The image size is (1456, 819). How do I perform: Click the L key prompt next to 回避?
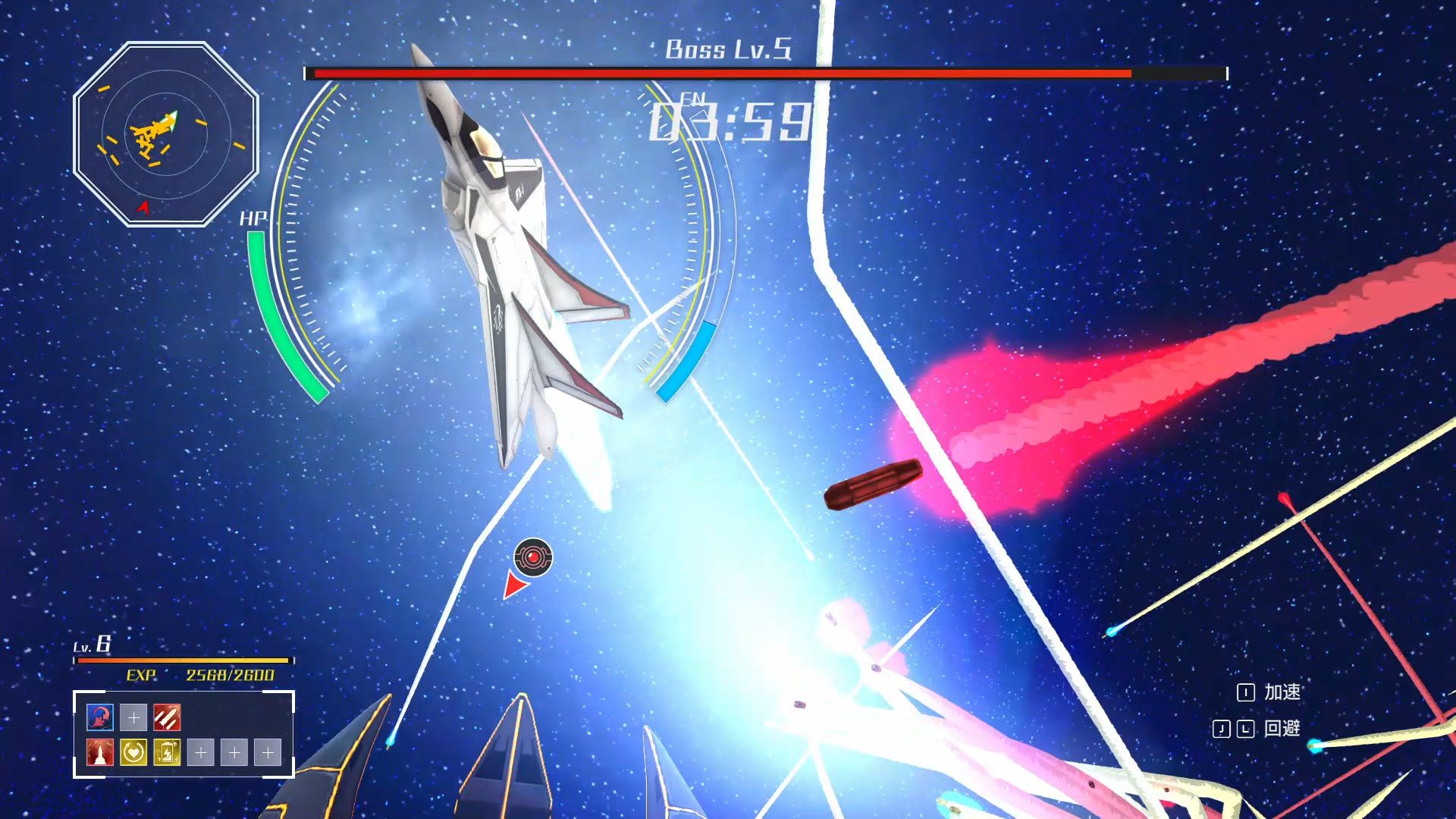pos(1245,729)
